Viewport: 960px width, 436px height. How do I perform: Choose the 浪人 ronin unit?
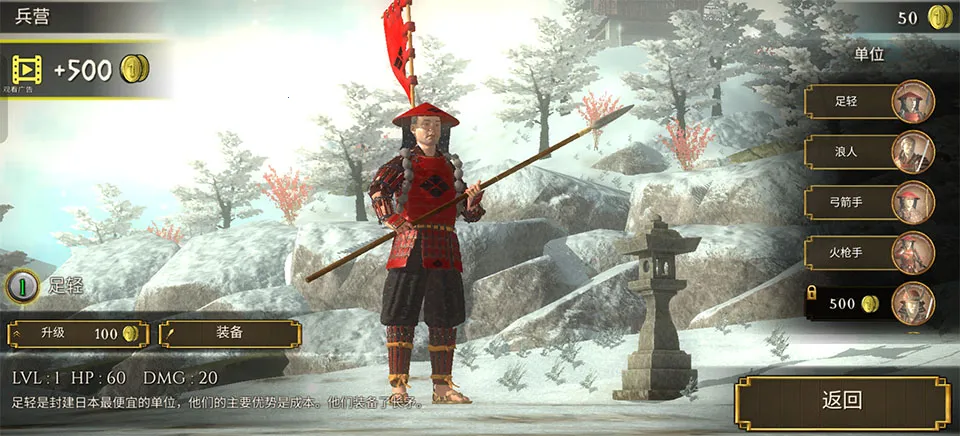click(868, 152)
